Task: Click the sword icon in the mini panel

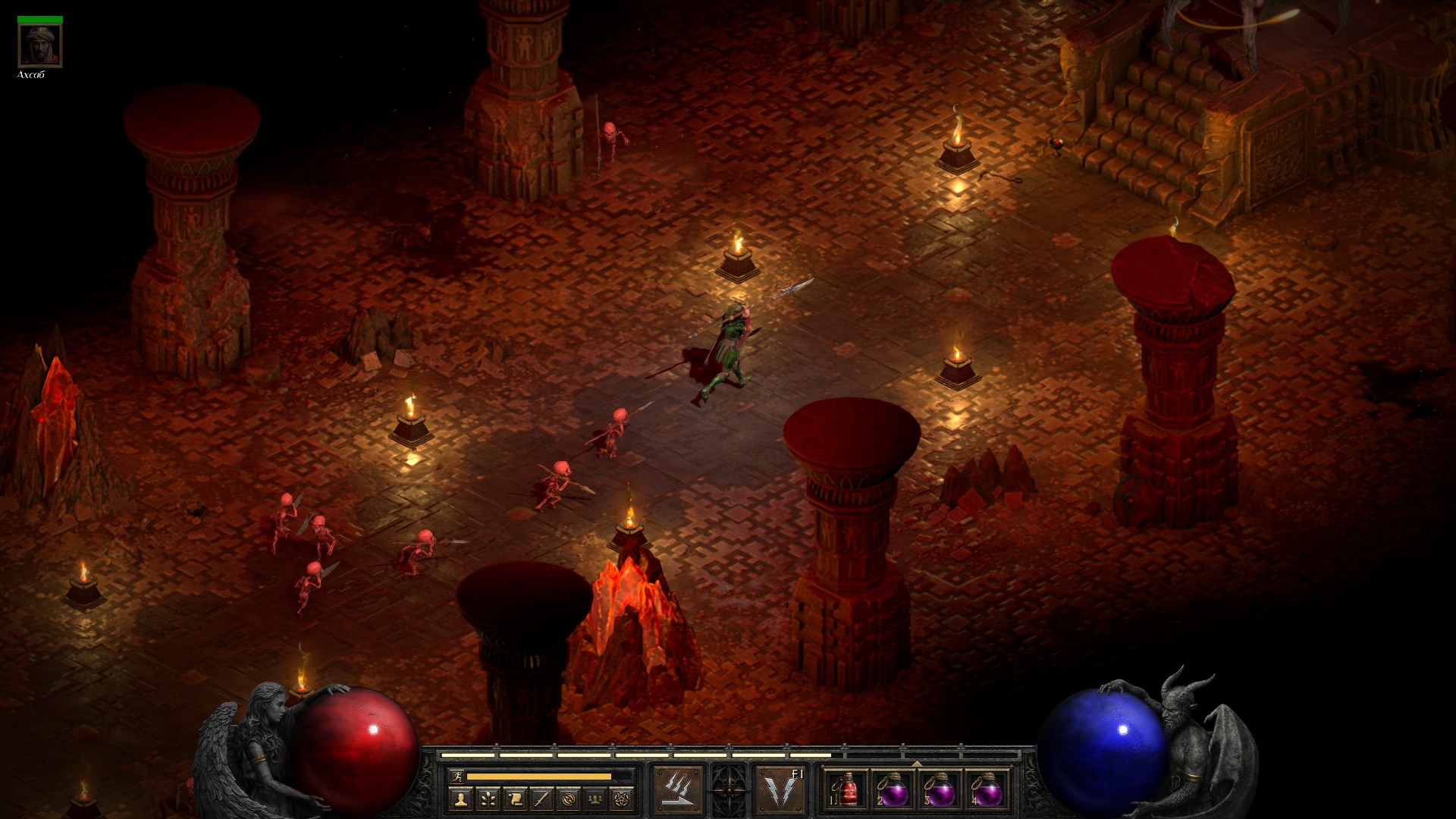Action: click(541, 799)
